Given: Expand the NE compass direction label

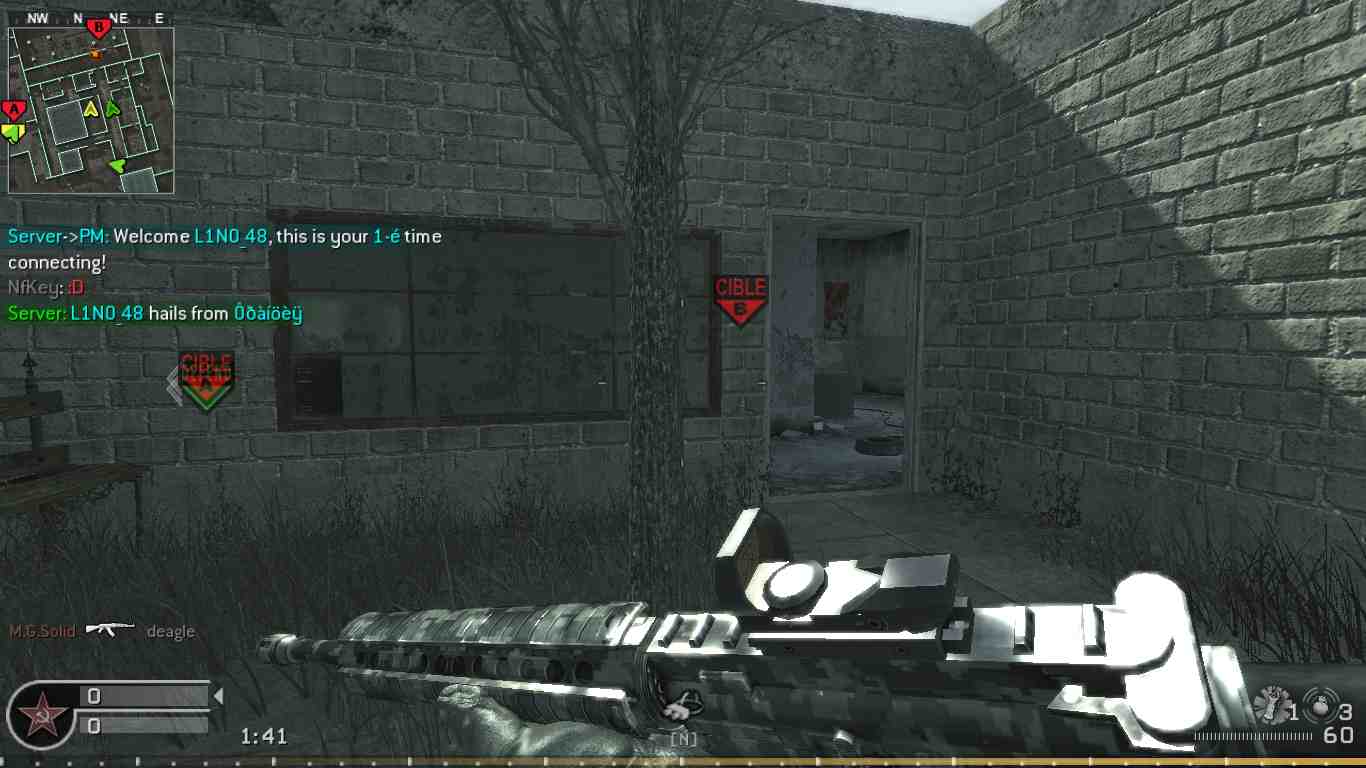Looking at the screenshot, I should coord(119,16).
